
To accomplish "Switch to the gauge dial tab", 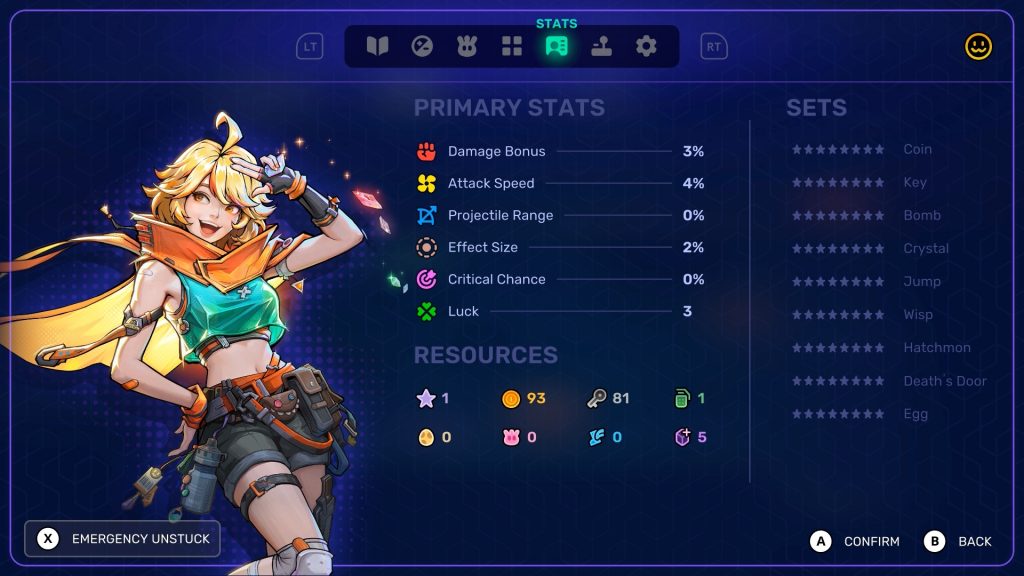I will 422,46.
